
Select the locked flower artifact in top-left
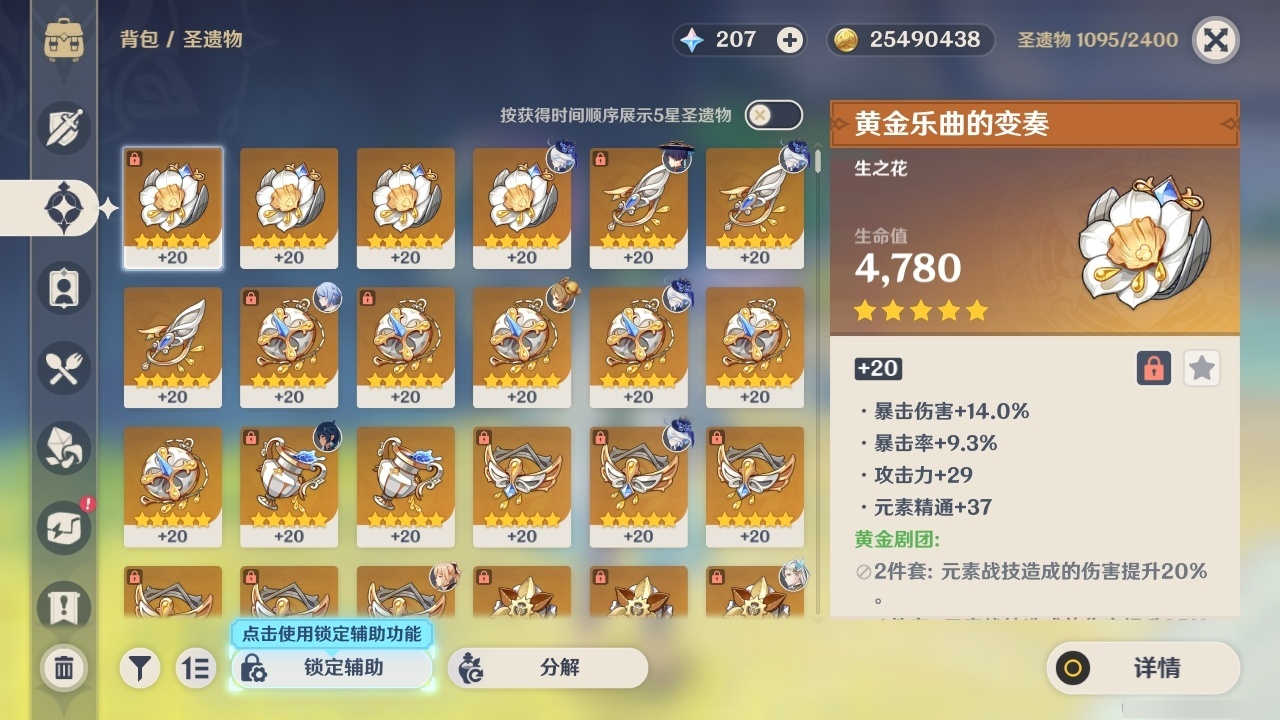pyautogui.click(x=173, y=207)
